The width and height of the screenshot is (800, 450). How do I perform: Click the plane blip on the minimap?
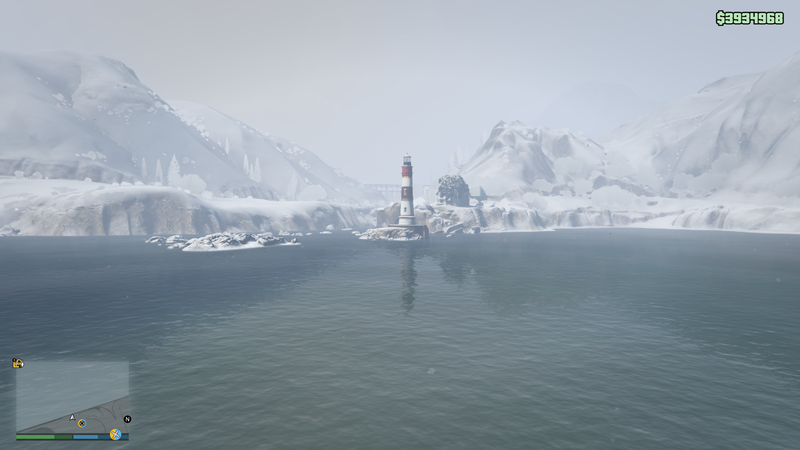(116, 434)
